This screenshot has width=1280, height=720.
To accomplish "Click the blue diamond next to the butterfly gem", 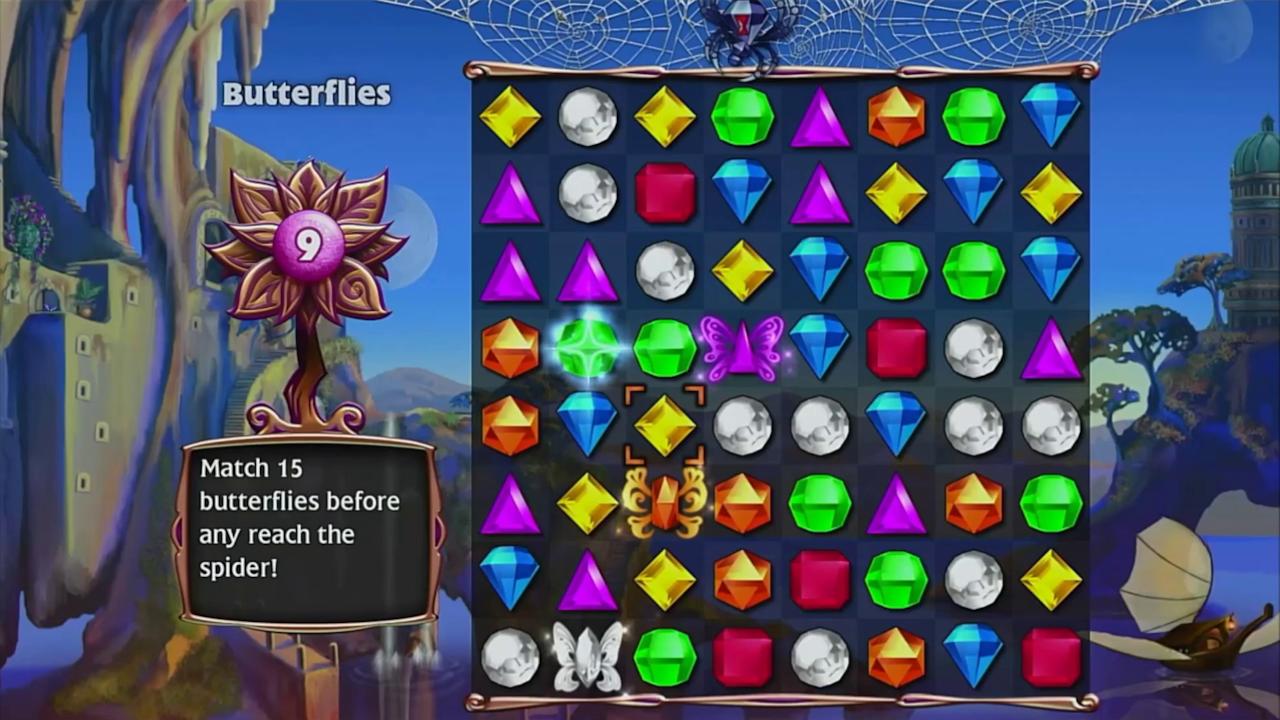I will 820,347.
